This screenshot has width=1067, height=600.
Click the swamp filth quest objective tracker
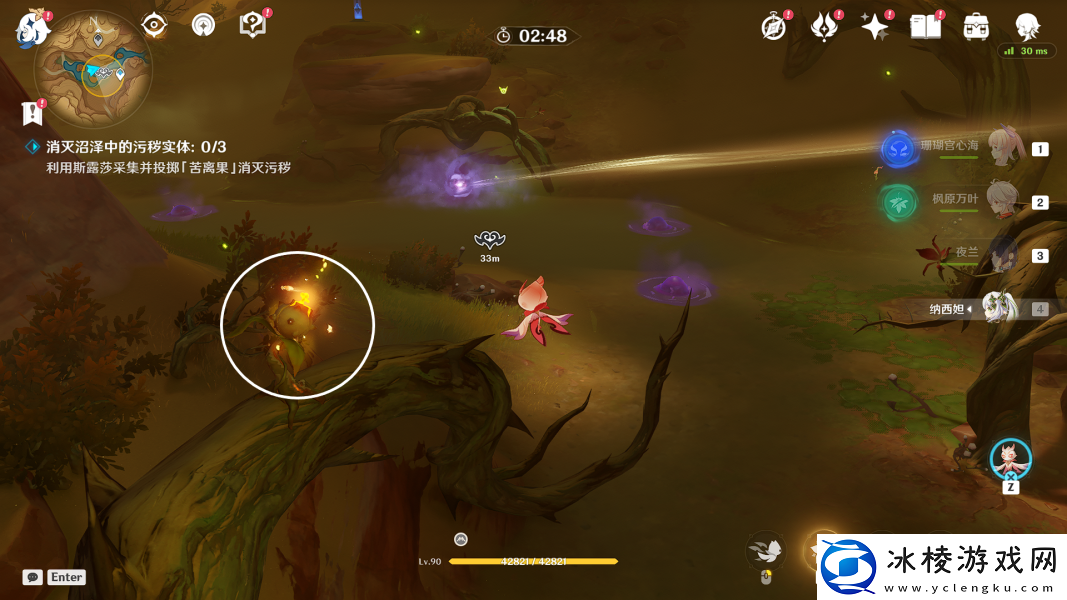tap(136, 147)
